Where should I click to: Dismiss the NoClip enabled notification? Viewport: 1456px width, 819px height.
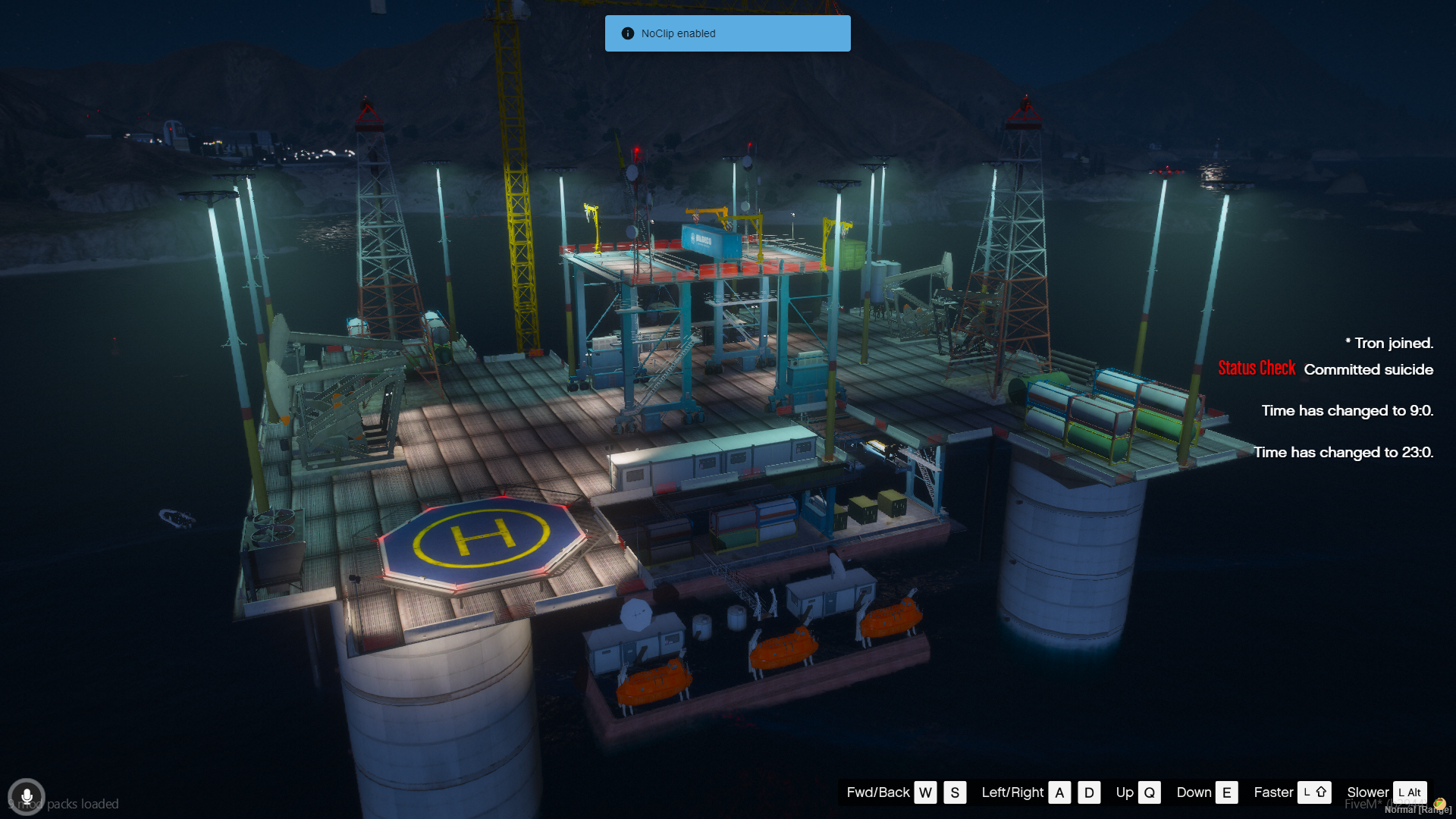click(727, 33)
